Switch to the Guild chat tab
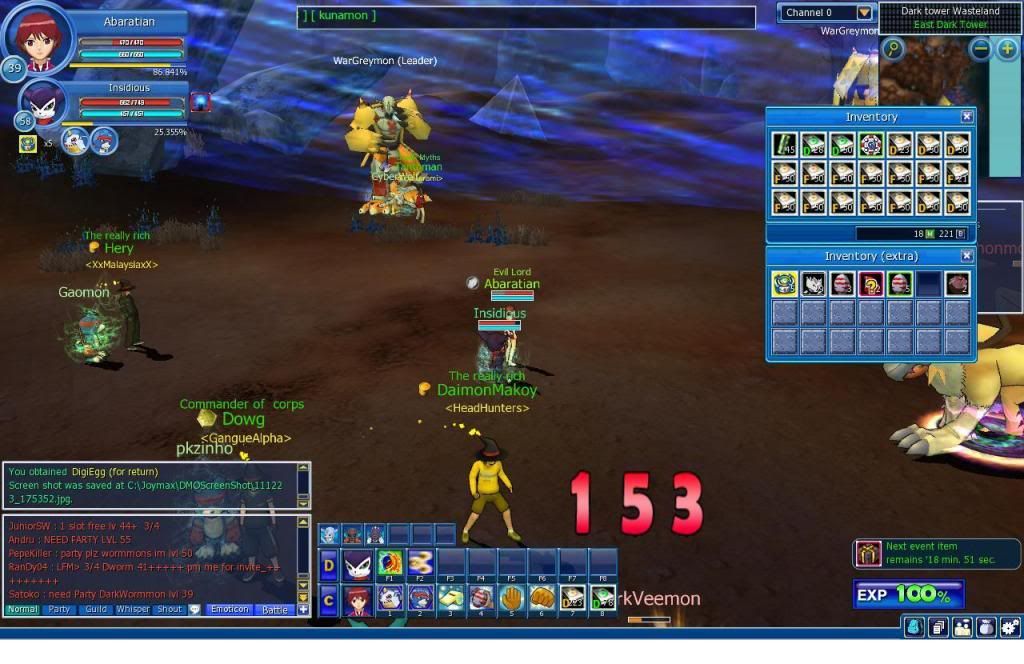 click(x=96, y=609)
